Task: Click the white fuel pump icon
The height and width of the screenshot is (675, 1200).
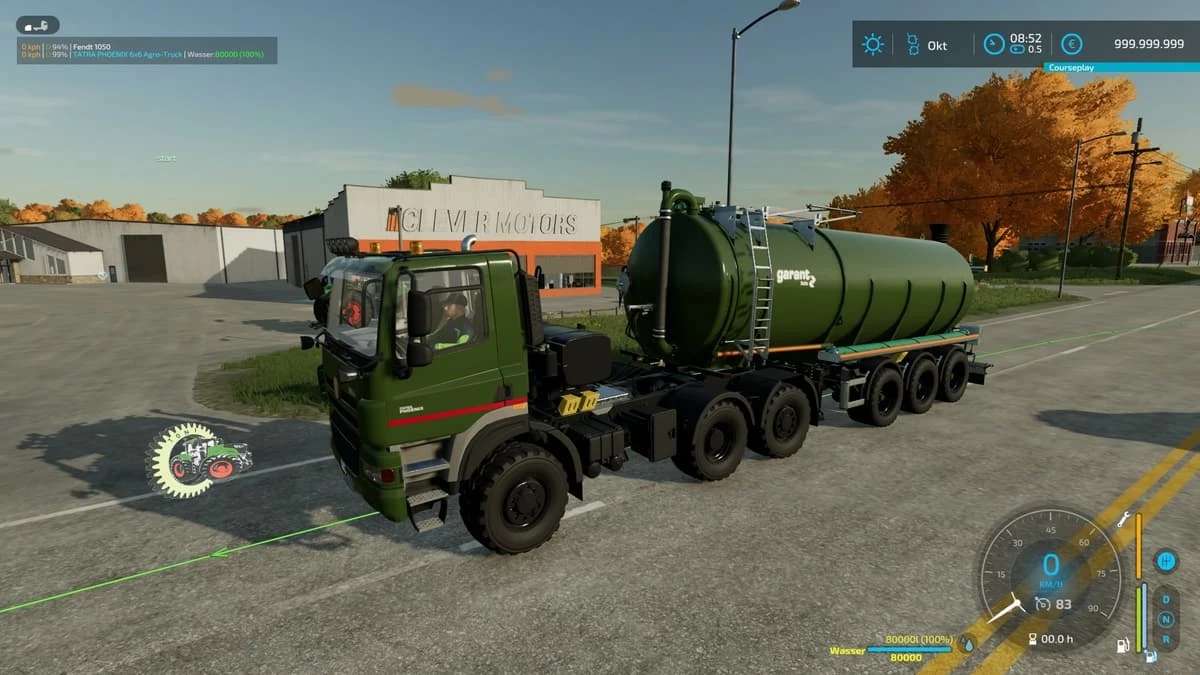Action: point(1124,645)
